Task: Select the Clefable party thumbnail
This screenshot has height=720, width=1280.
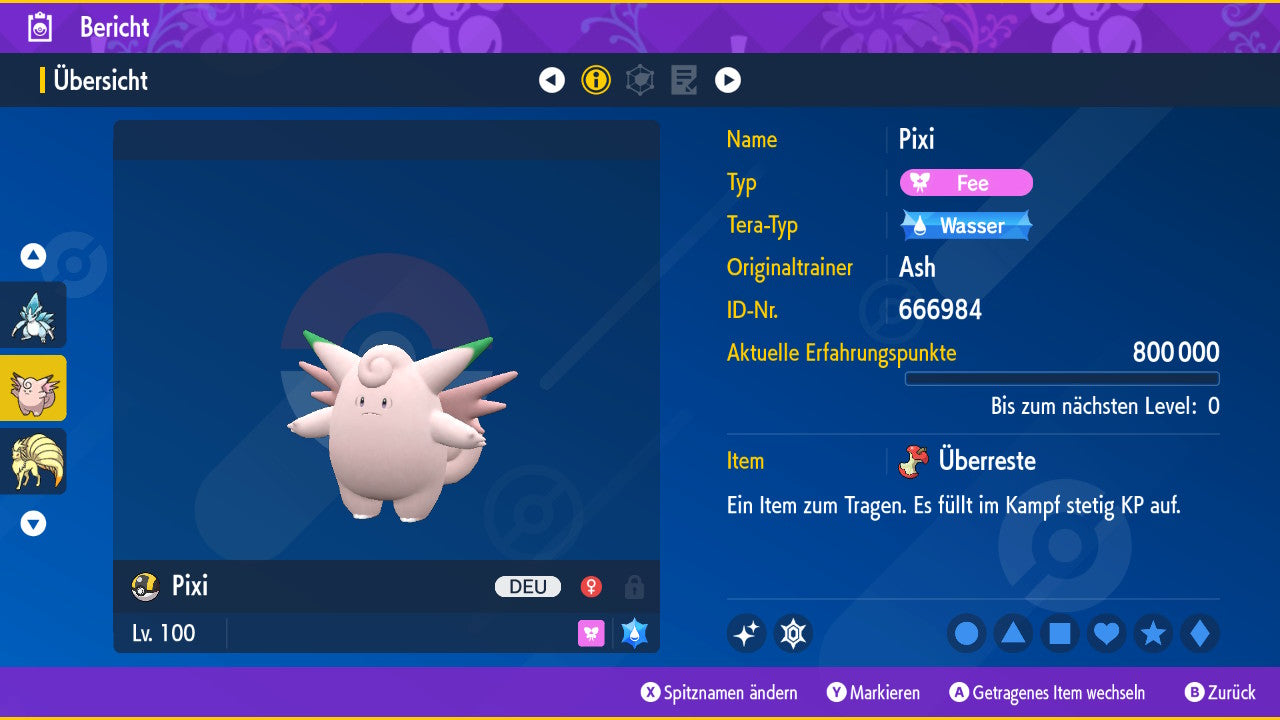Action: click(x=33, y=388)
